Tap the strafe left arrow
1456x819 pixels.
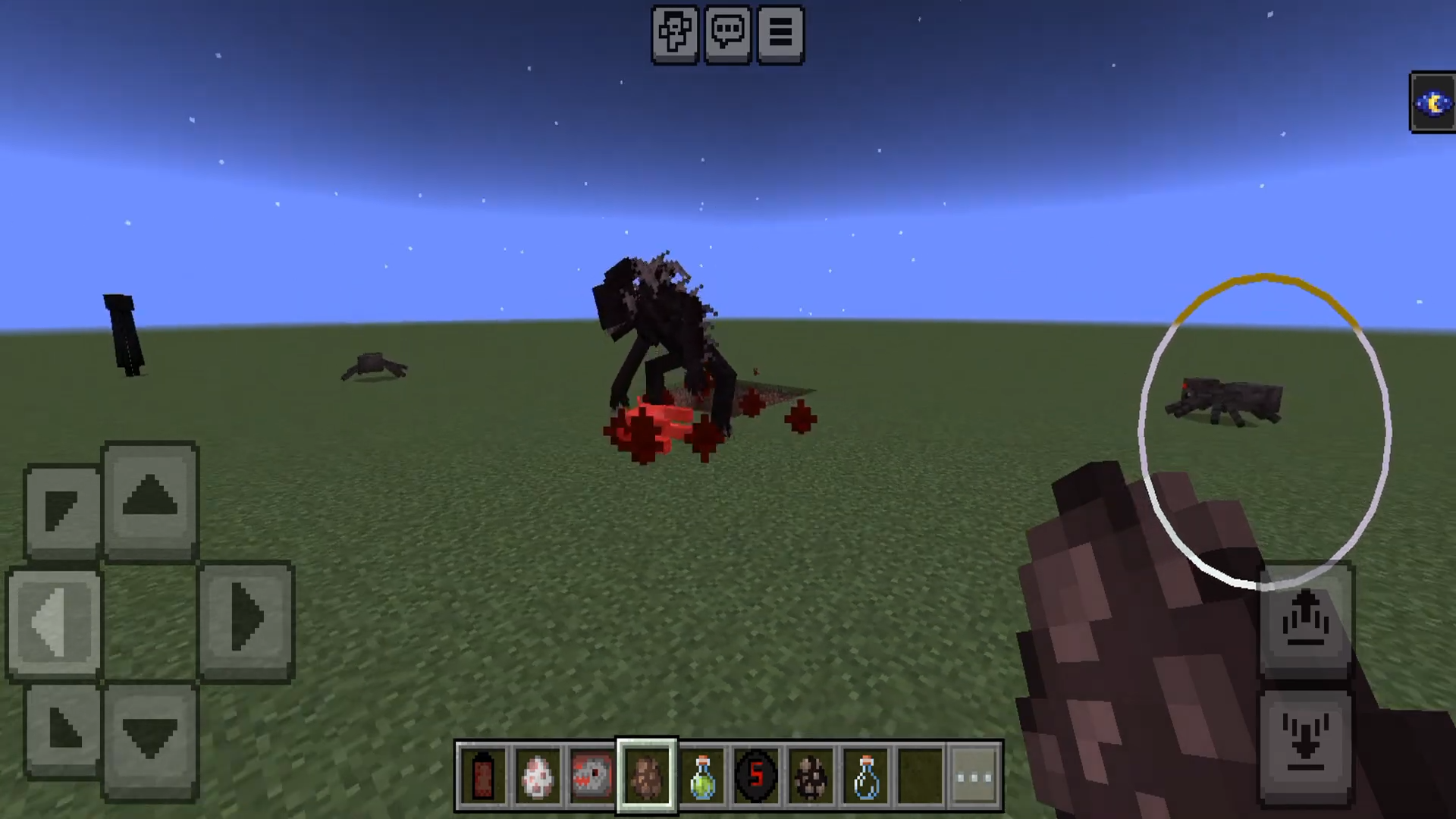[x=55, y=622]
